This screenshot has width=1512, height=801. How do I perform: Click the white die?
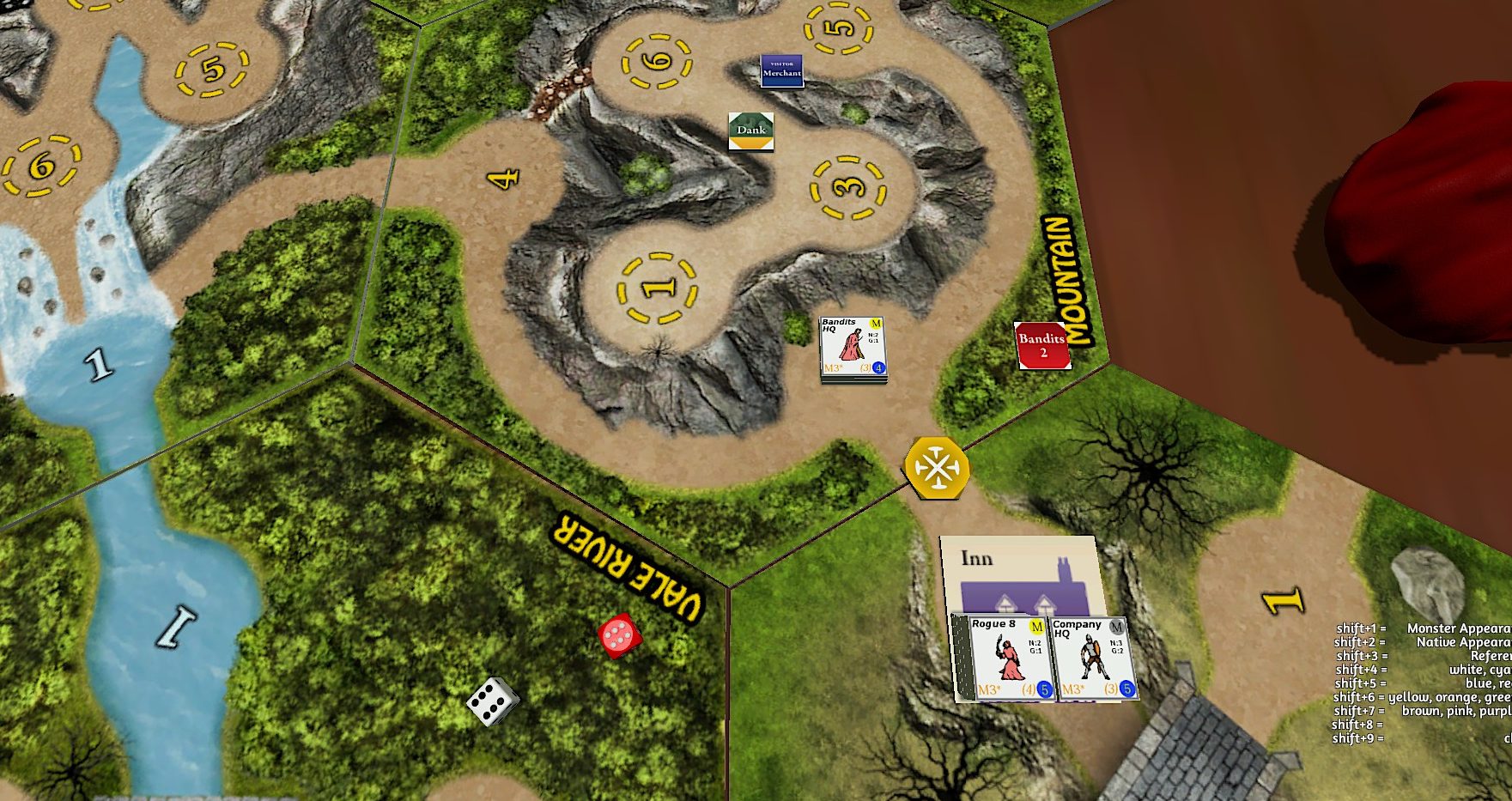pyautogui.click(x=493, y=700)
